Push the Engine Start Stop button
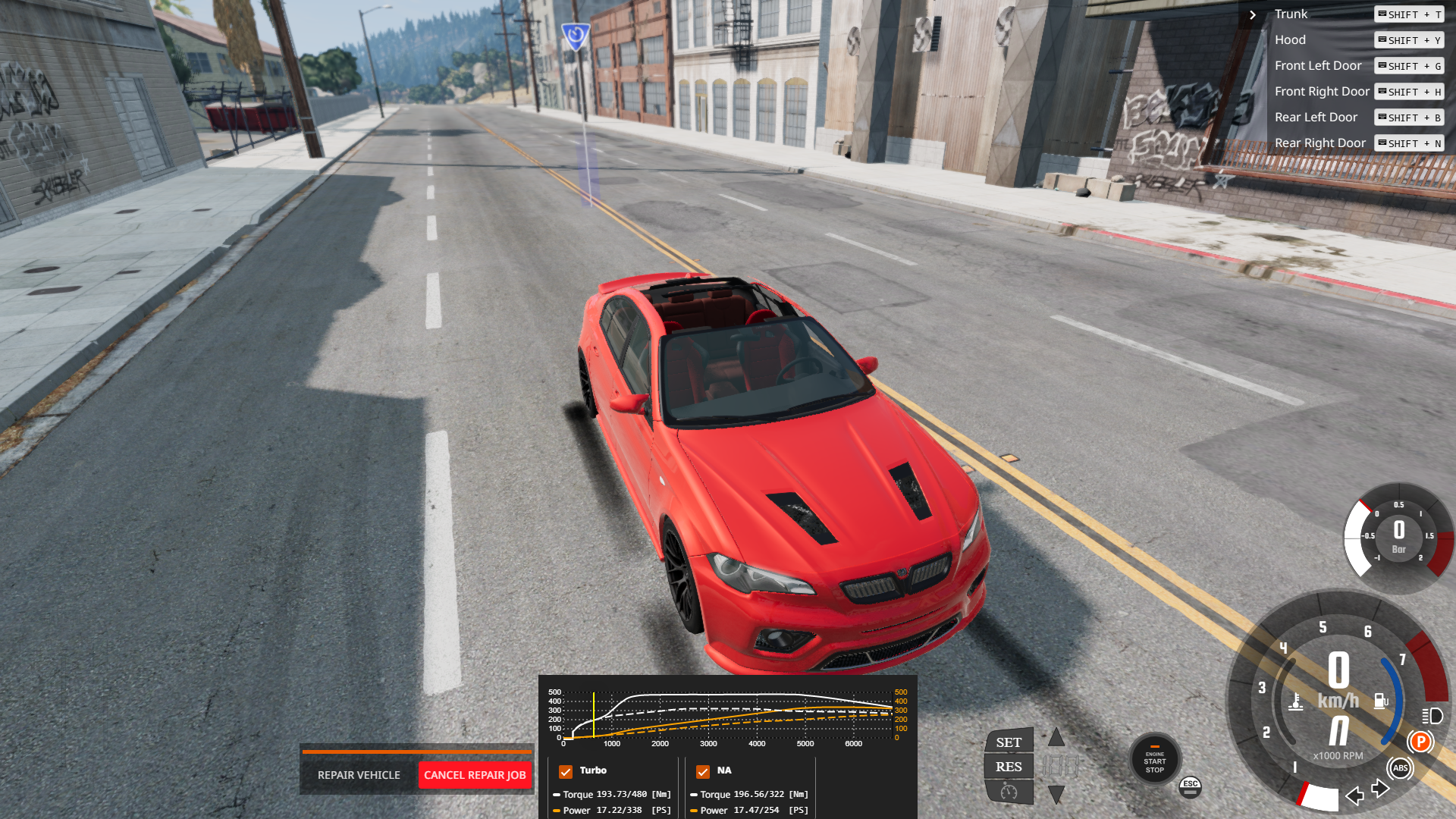Screen dimensions: 1456x819 coord(1154,761)
